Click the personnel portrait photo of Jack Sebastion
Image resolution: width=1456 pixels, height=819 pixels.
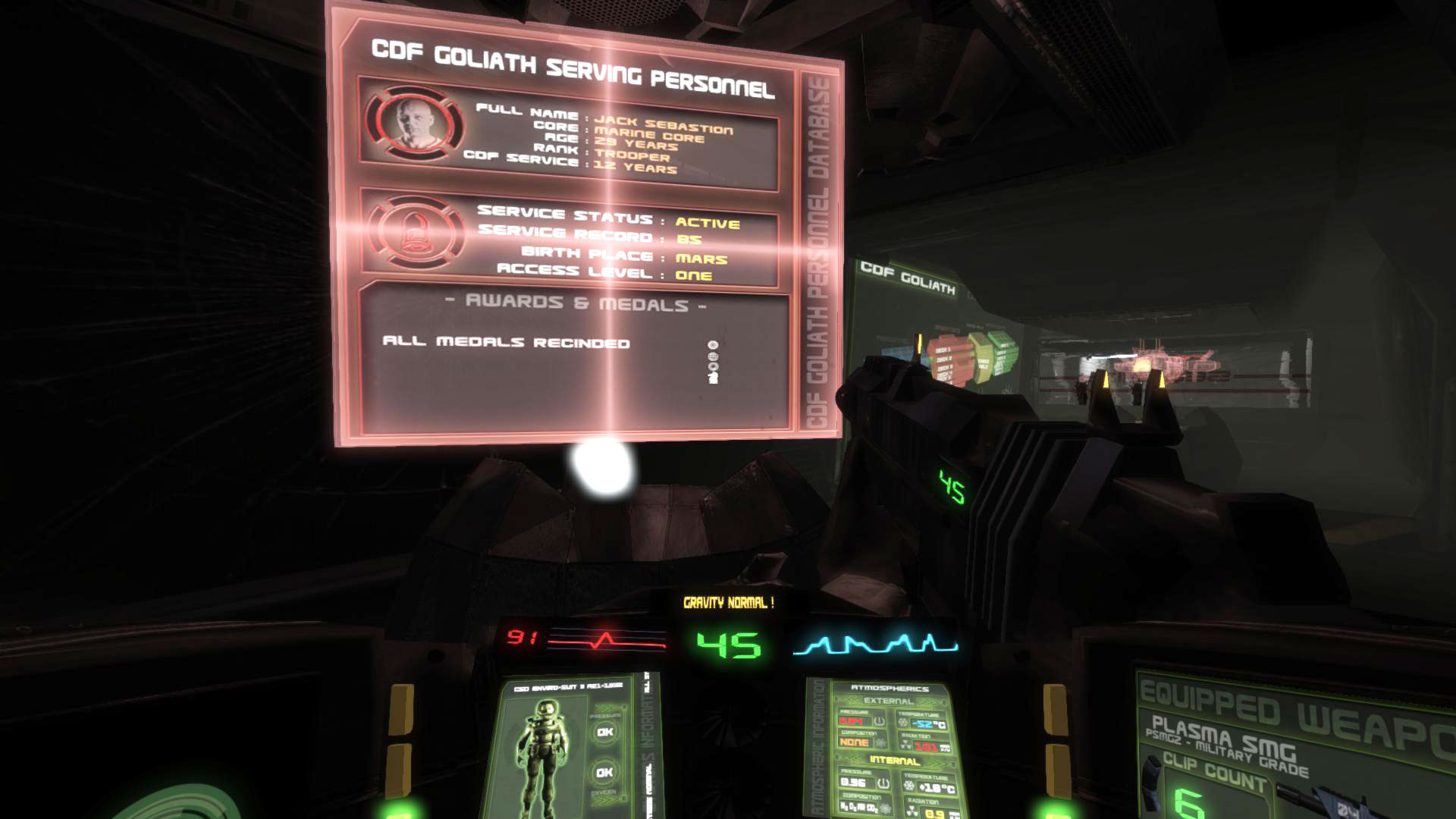[x=413, y=123]
